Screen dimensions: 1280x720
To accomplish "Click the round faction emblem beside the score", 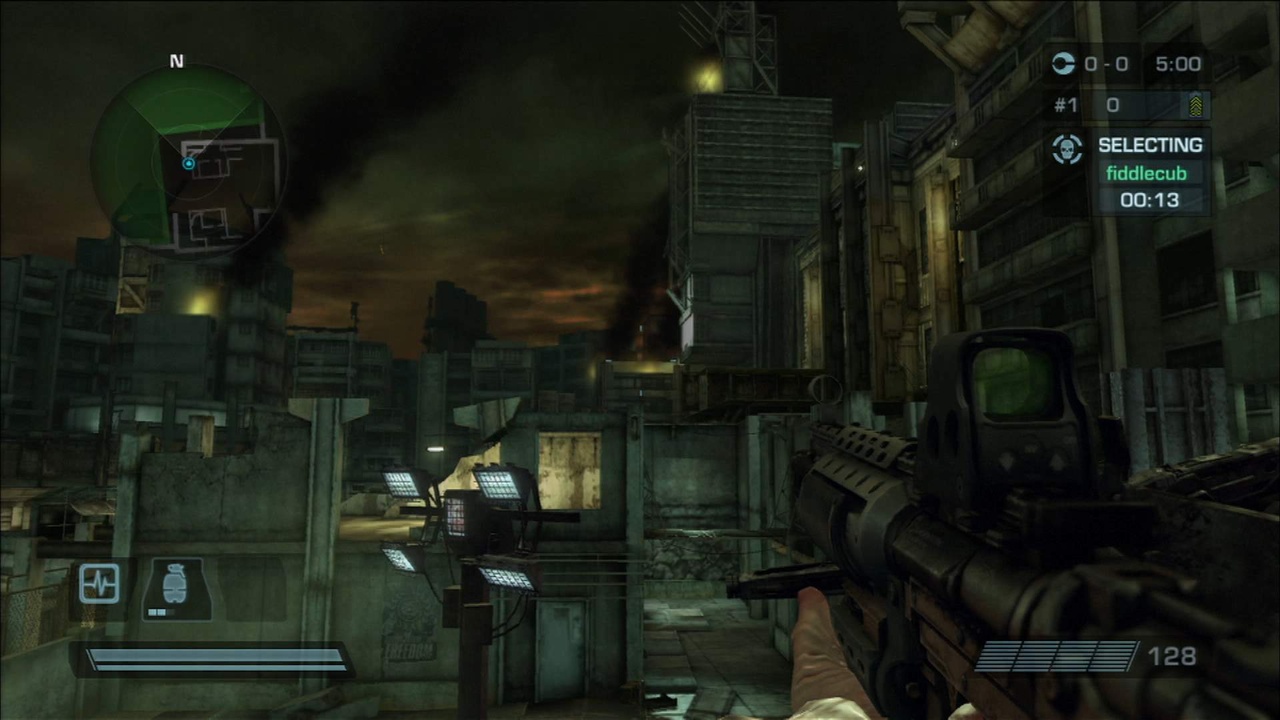I will point(1063,64).
